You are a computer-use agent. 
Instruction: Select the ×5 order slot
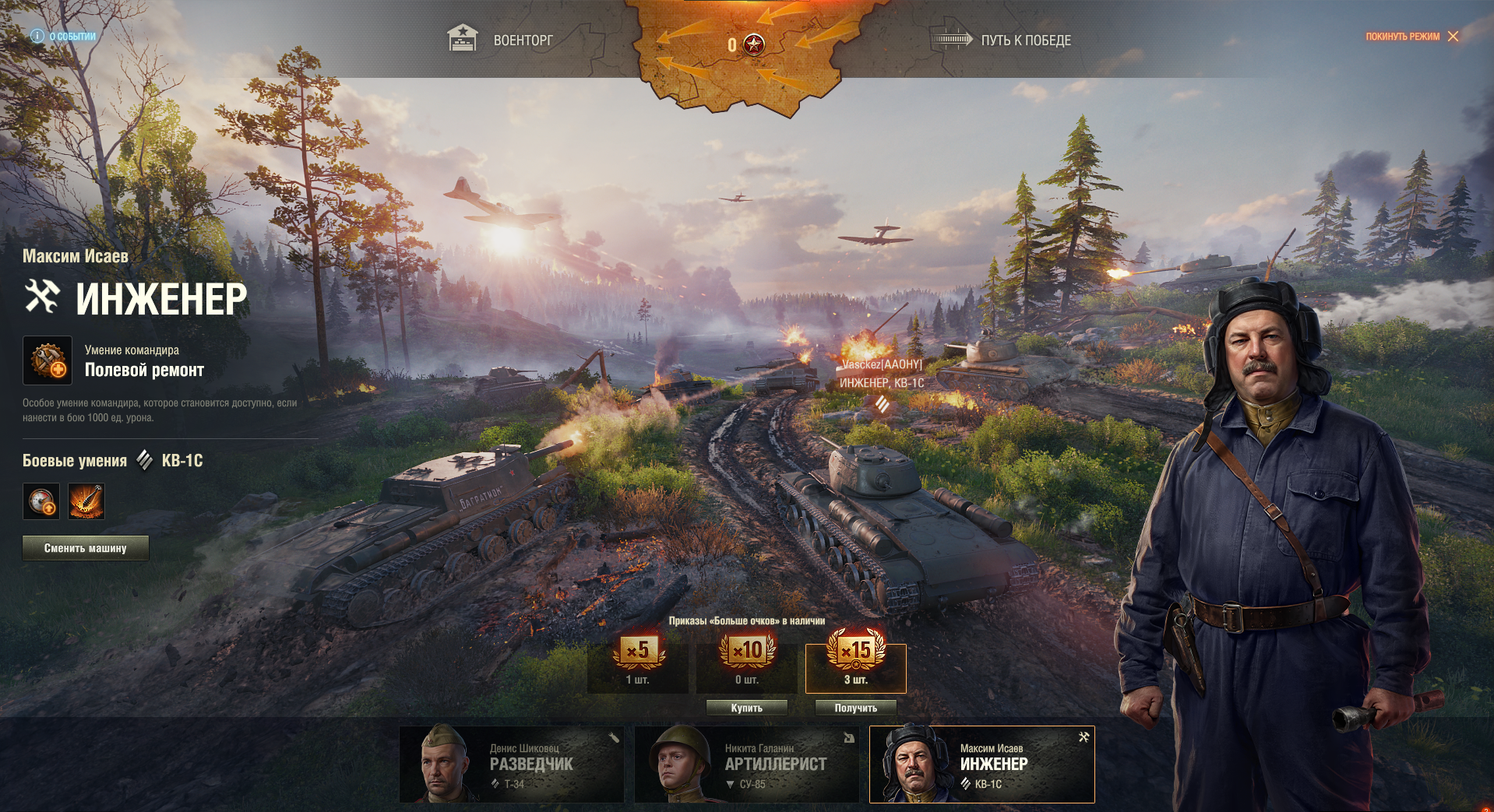click(638, 662)
